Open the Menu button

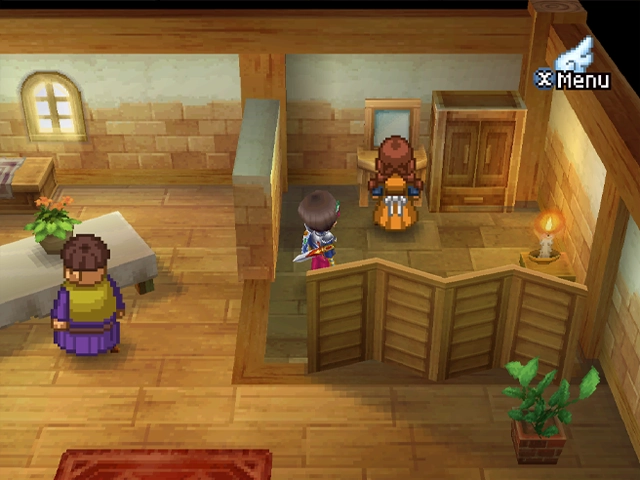574,77
